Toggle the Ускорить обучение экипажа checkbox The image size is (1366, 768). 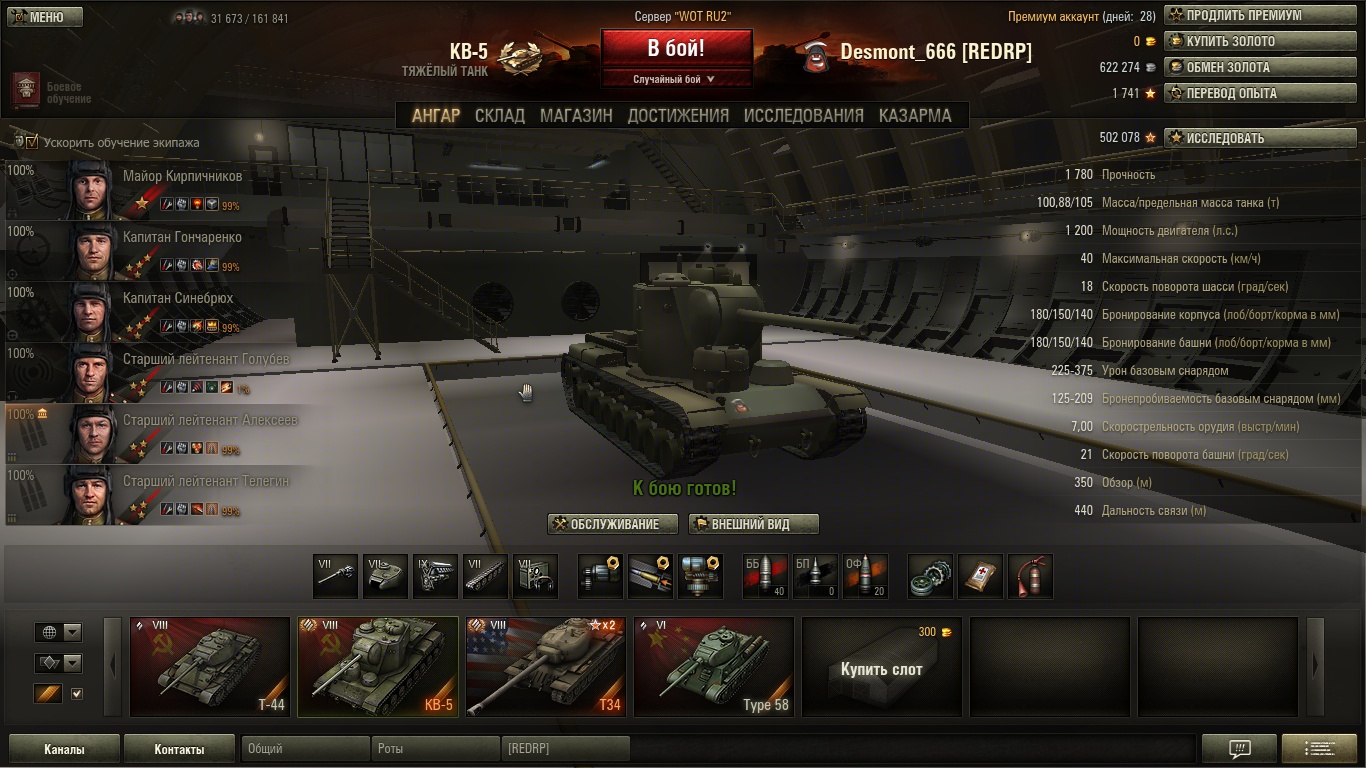point(31,142)
